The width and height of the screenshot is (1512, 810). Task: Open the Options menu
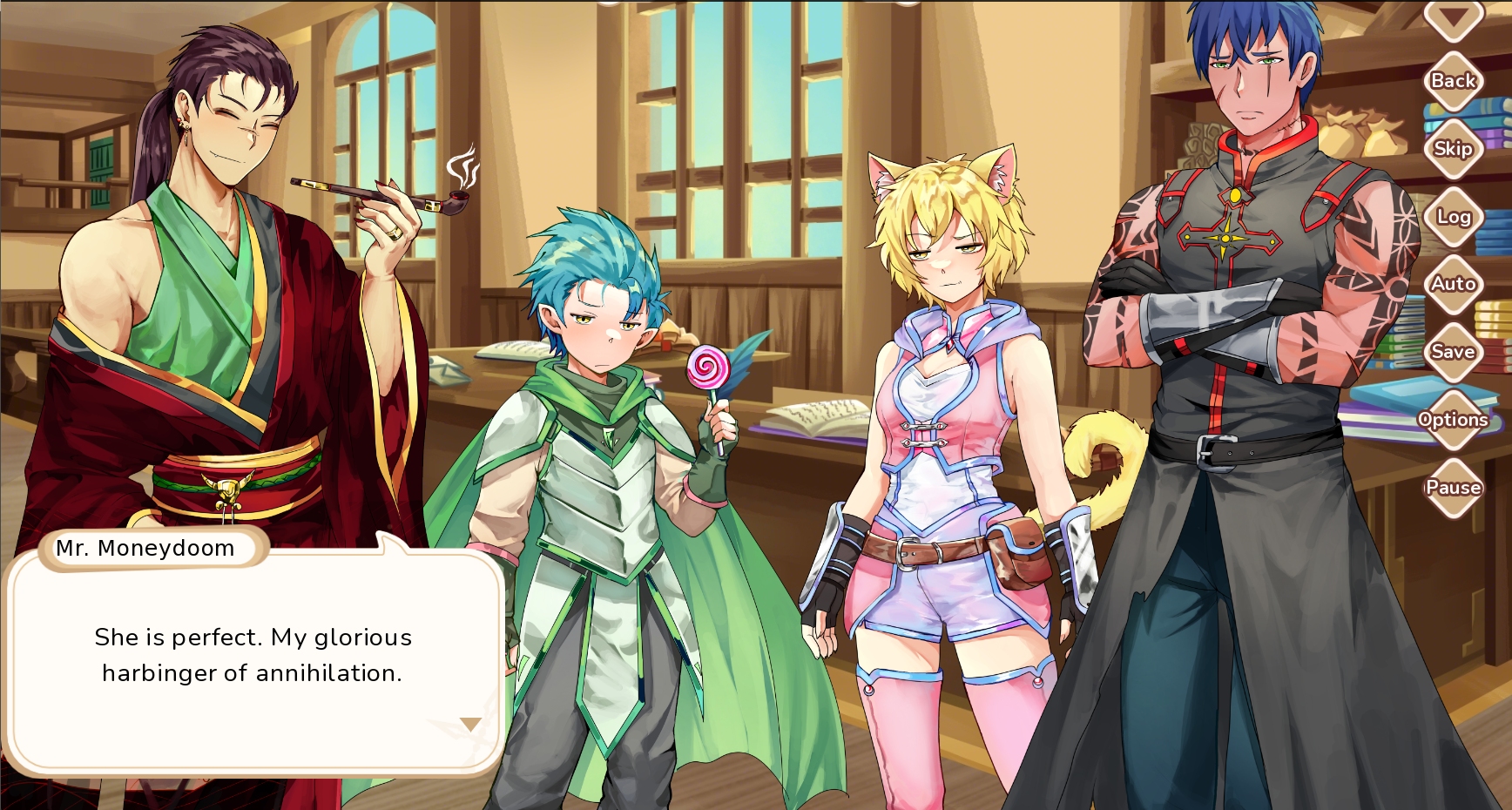pos(1453,420)
